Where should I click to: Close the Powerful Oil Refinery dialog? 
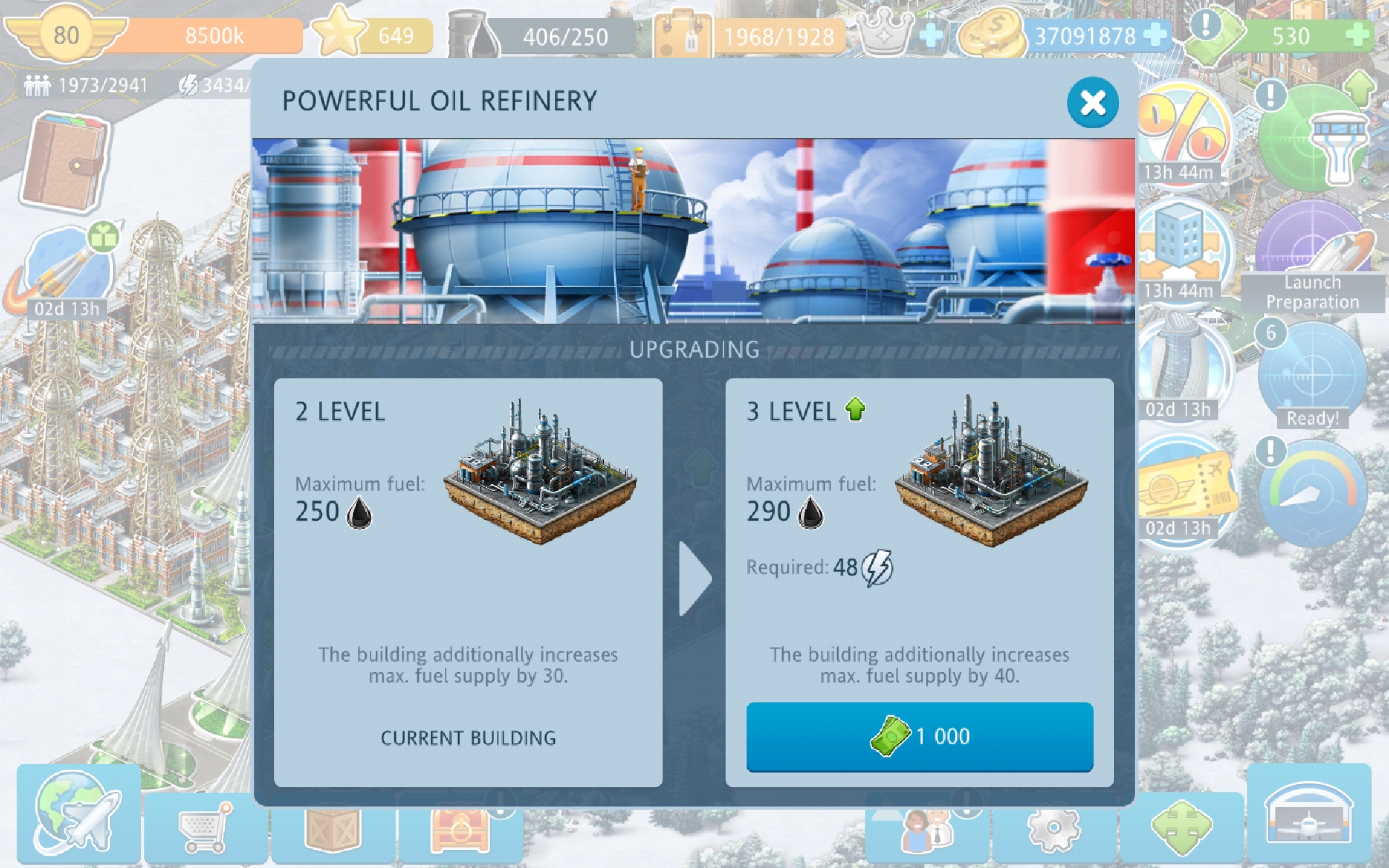point(1092,103)
